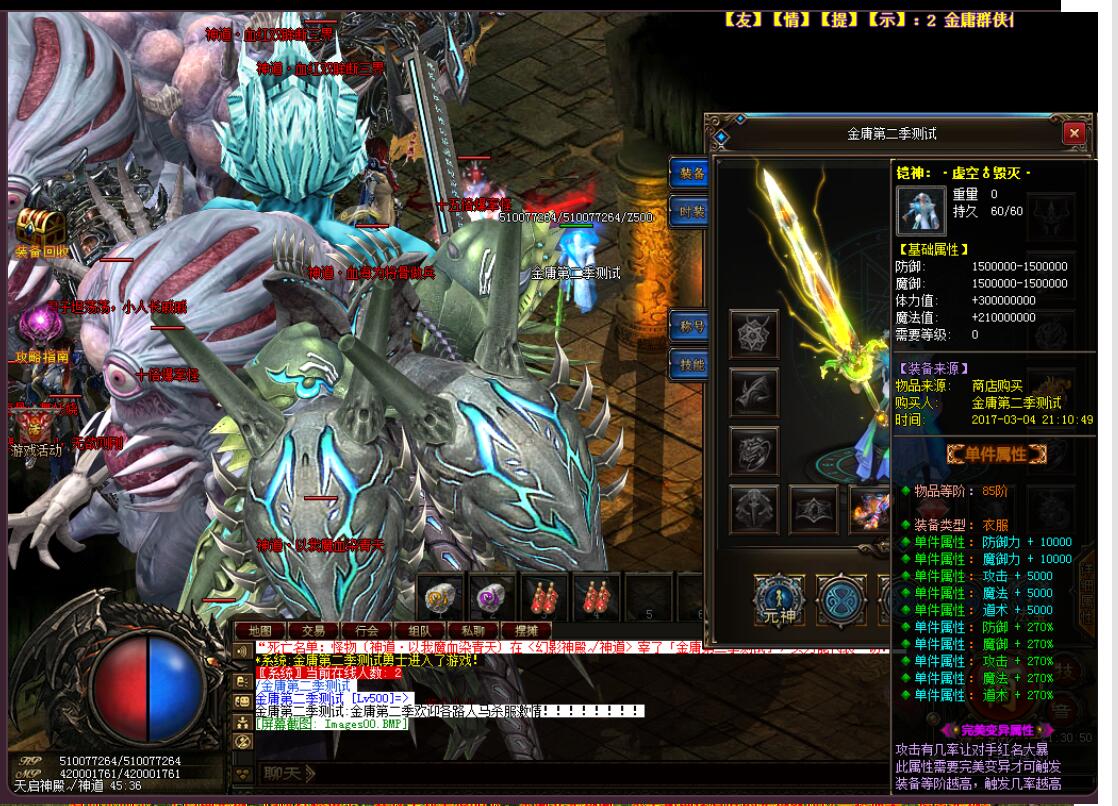Show the 技能 skills tab
The width and height of the screenshot is (1118, 806).
[690, 365]
